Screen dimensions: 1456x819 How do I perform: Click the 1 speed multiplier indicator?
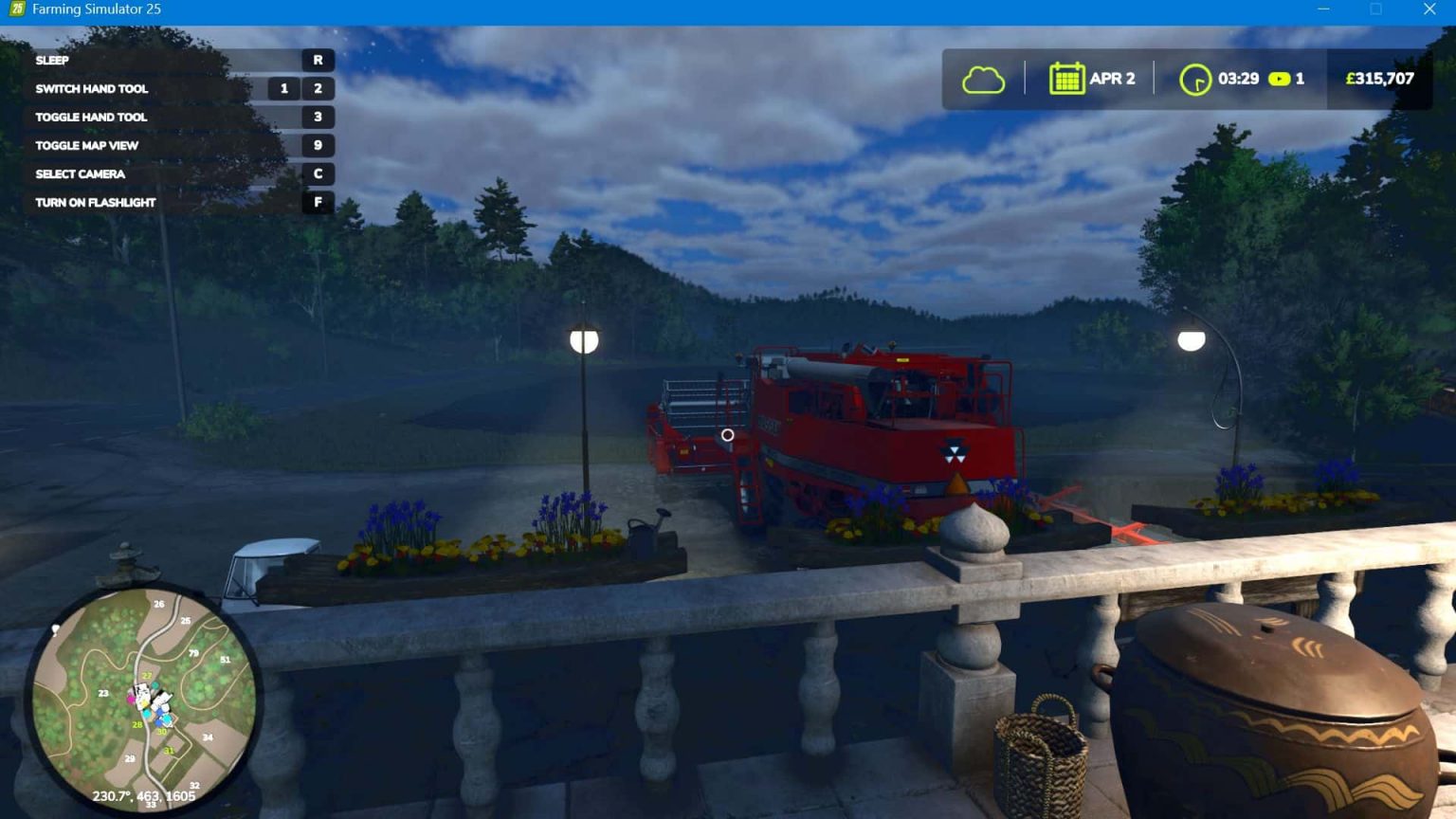[x=1301, y=79]
